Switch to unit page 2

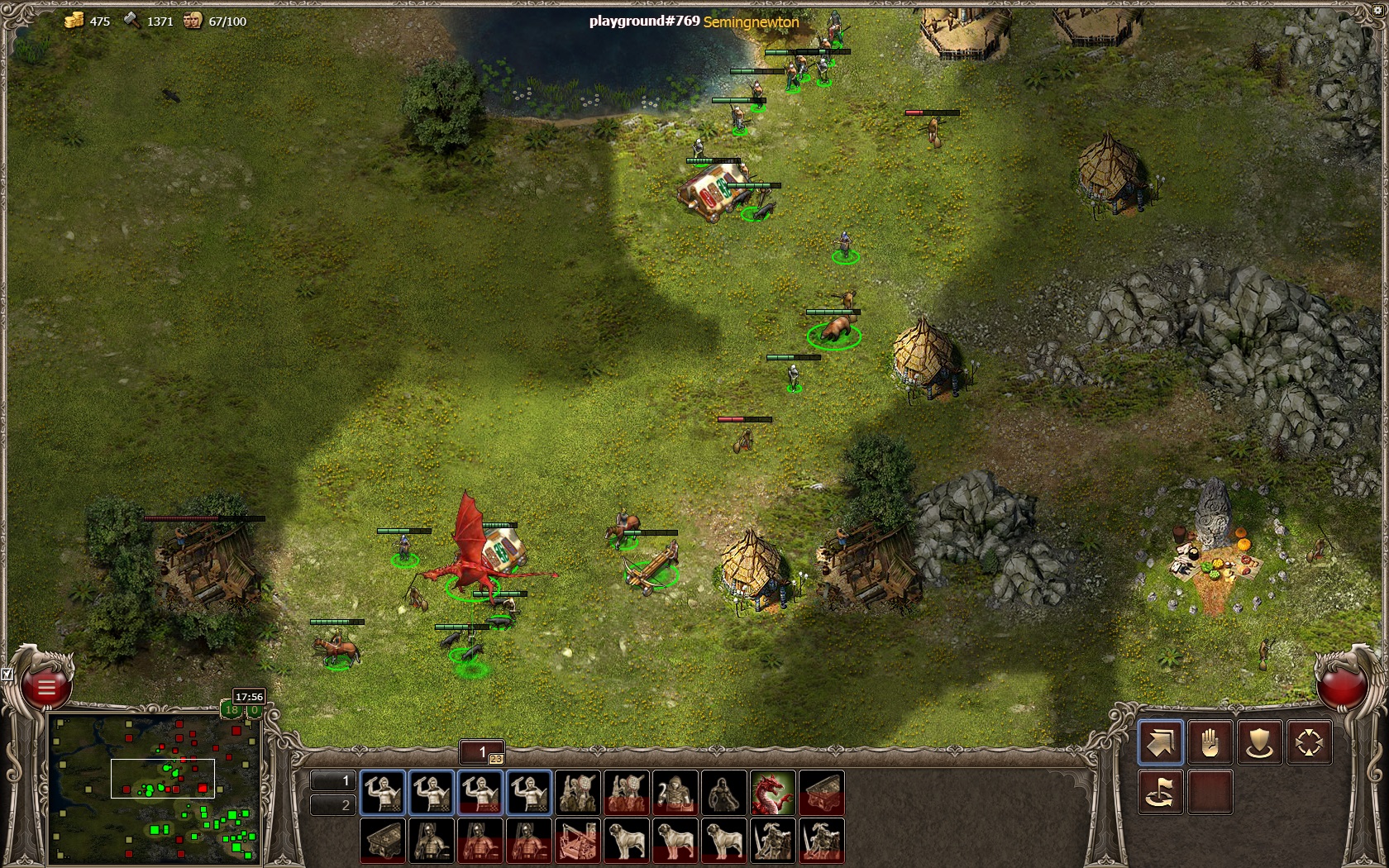click(x=332, y=805)
